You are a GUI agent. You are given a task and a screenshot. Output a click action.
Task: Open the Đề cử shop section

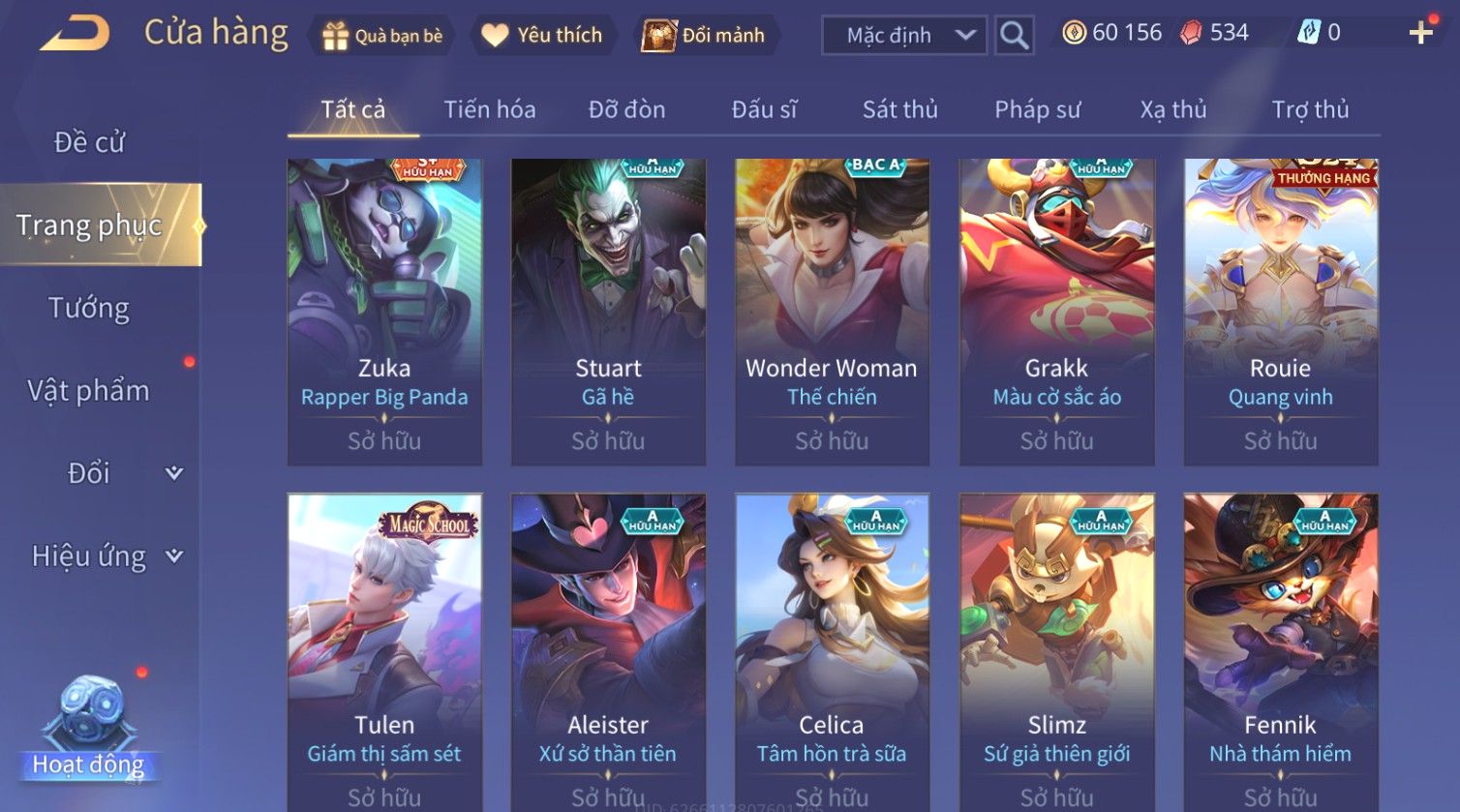coord(89,142)
